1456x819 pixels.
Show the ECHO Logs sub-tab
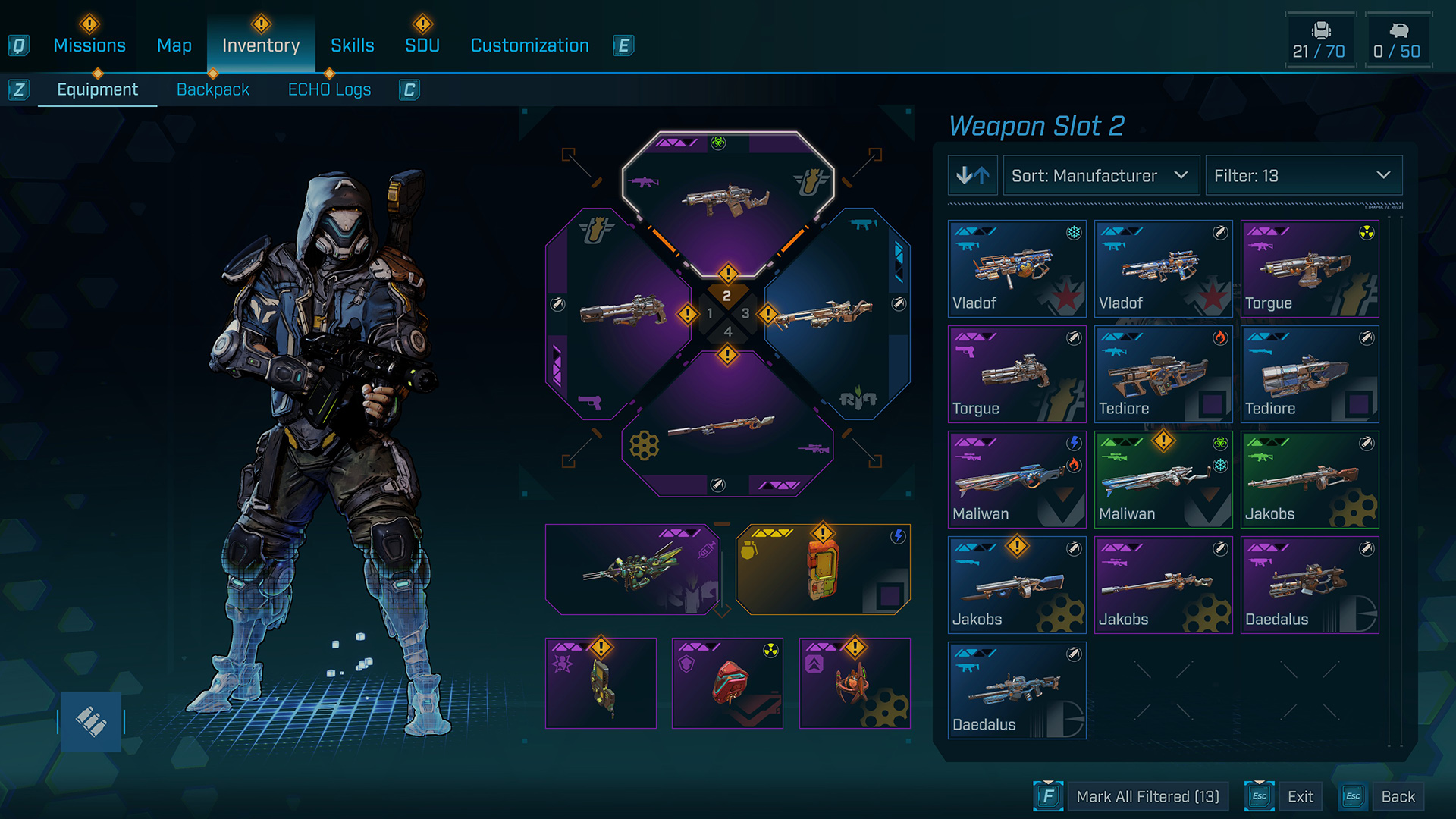tap(329, 89)
